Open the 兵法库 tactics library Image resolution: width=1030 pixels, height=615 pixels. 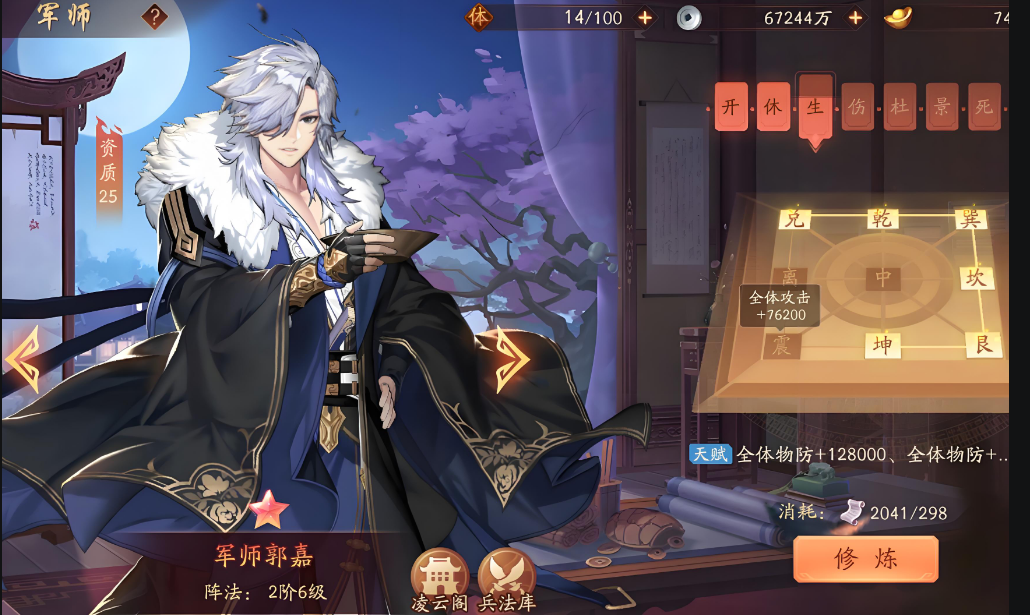[506, 579]
